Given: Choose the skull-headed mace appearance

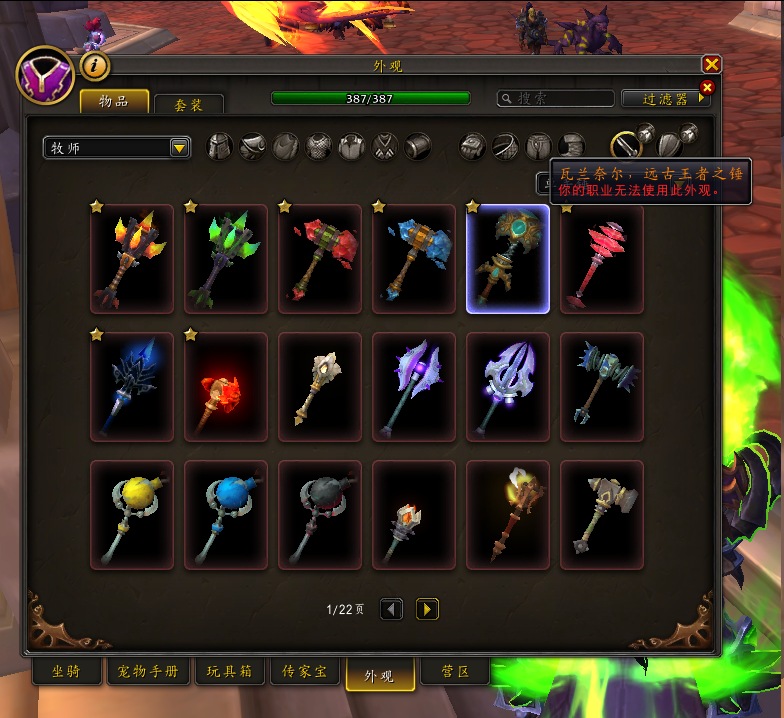Looking at the screenshot, I should (x=319, y=387).
